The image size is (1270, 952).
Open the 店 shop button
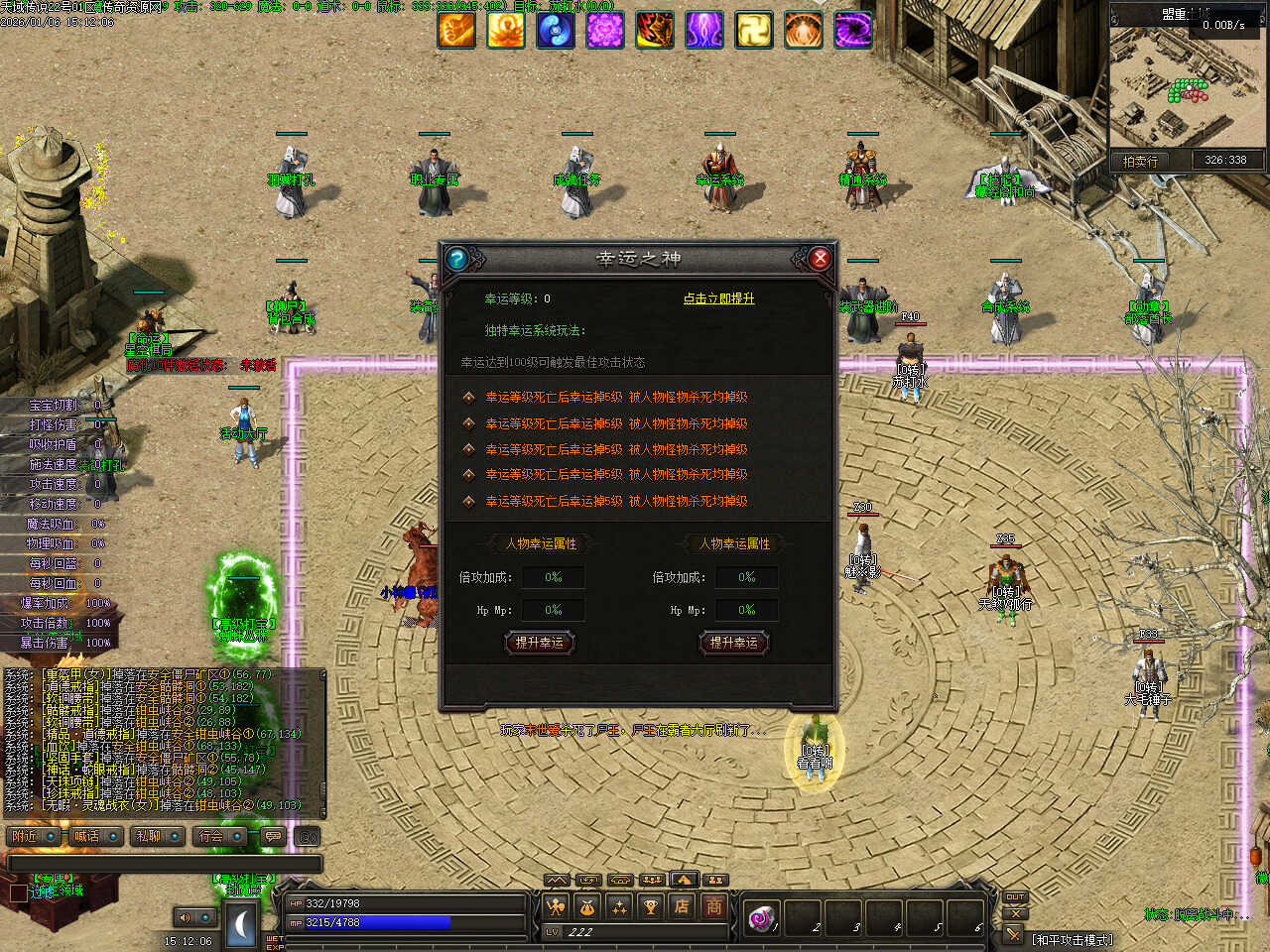pos(682,906)
